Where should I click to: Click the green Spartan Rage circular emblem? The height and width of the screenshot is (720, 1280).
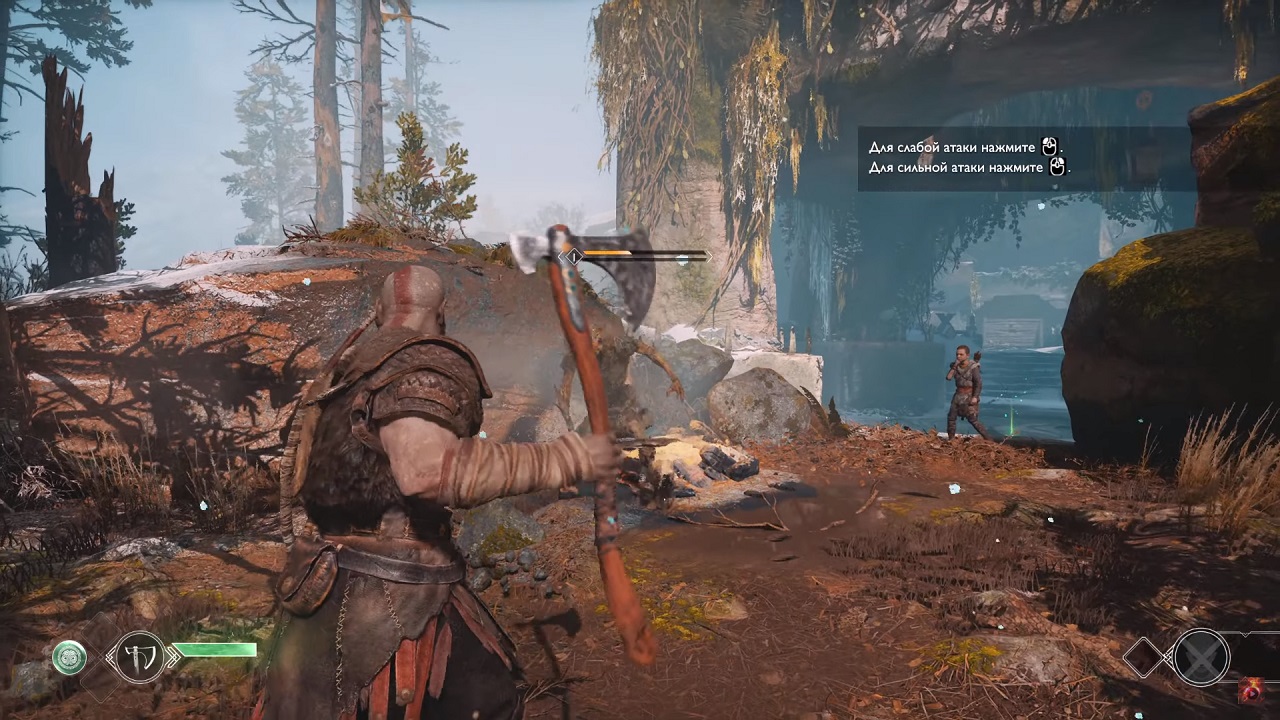click(70, 656)
